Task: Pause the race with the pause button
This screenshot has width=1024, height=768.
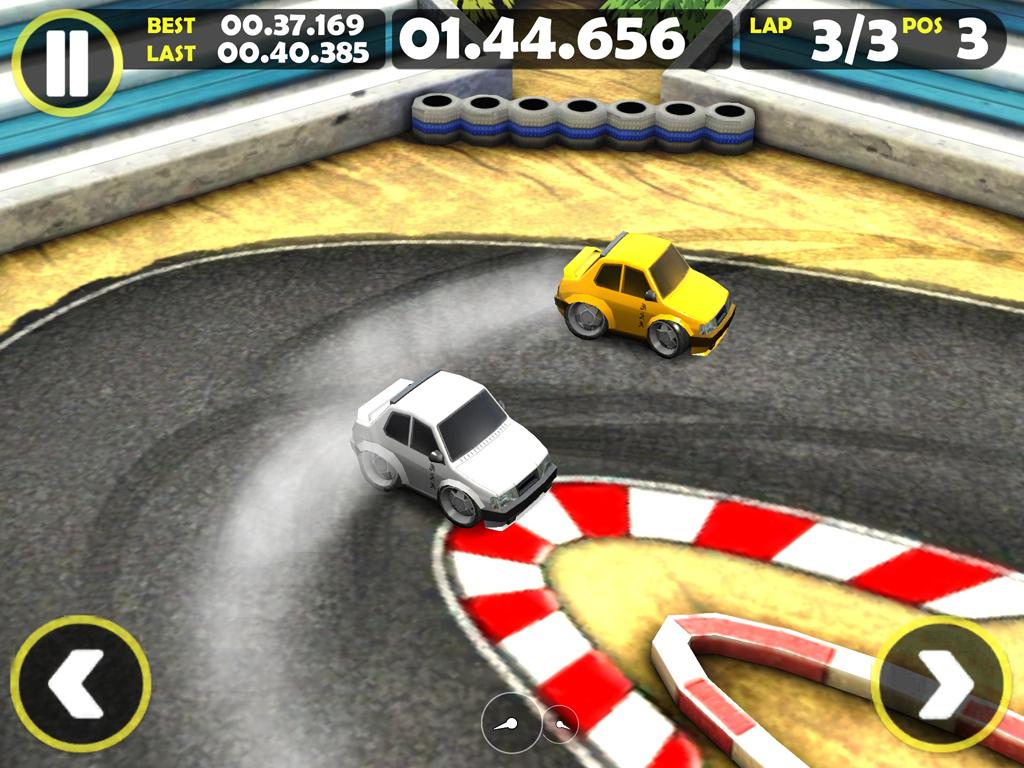Action: click(67, 63)
